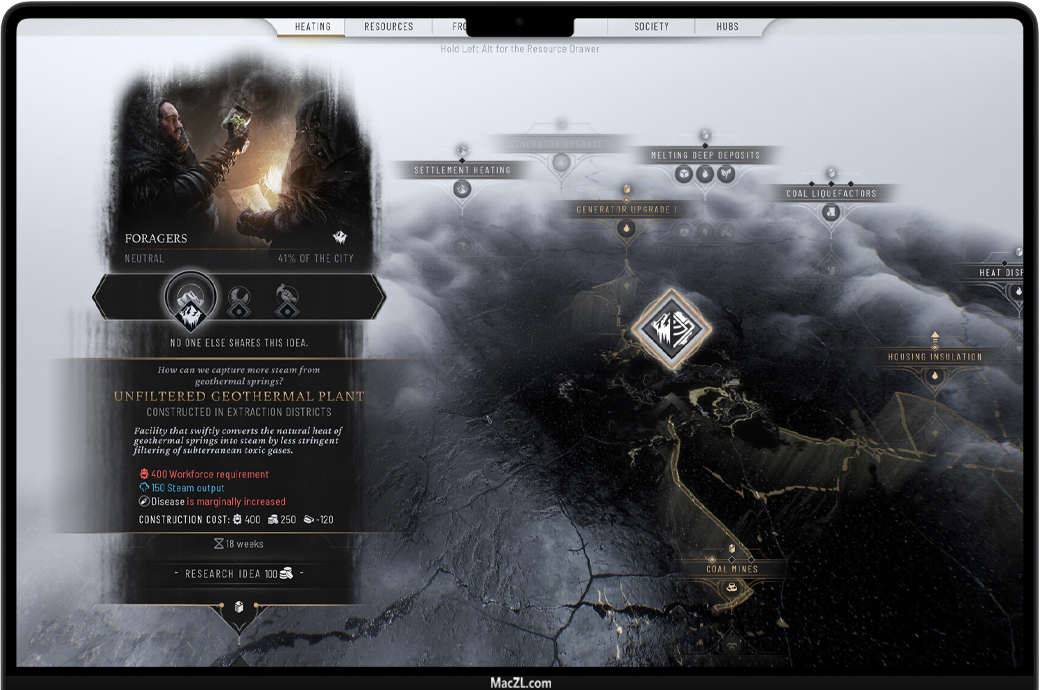The height and width of the screenshot is (690, 1040).
Task: Open the Hubs tab
Action: tap(727, 27)
